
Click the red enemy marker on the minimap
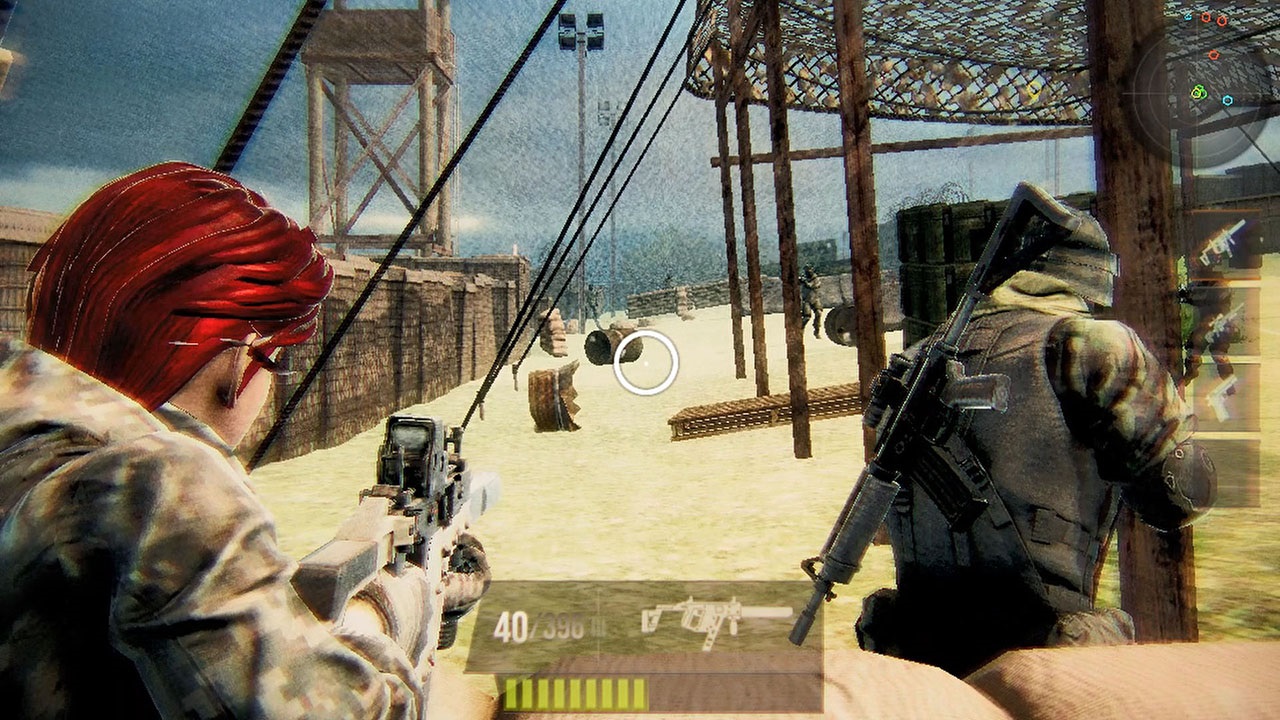(x=1214, y=55)
